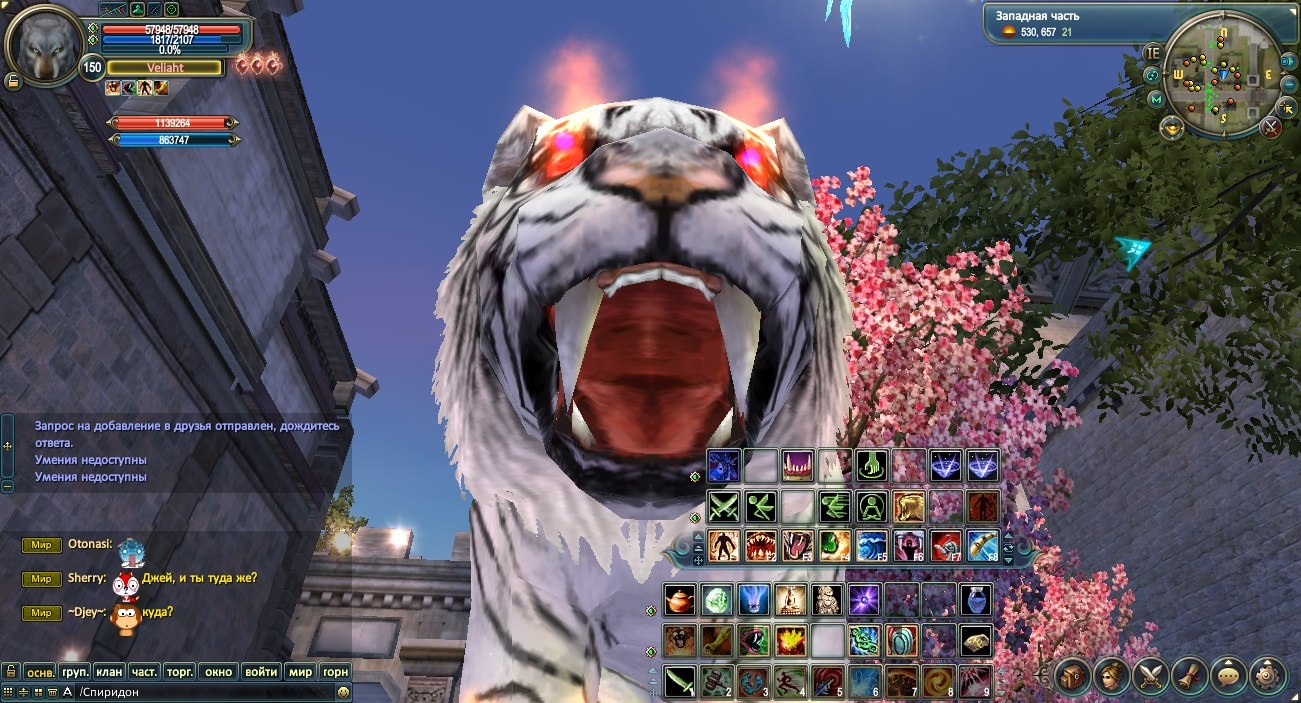Click the crossed swords PvP button by minimap
1301x703 pixels.
pos(1270,127)
